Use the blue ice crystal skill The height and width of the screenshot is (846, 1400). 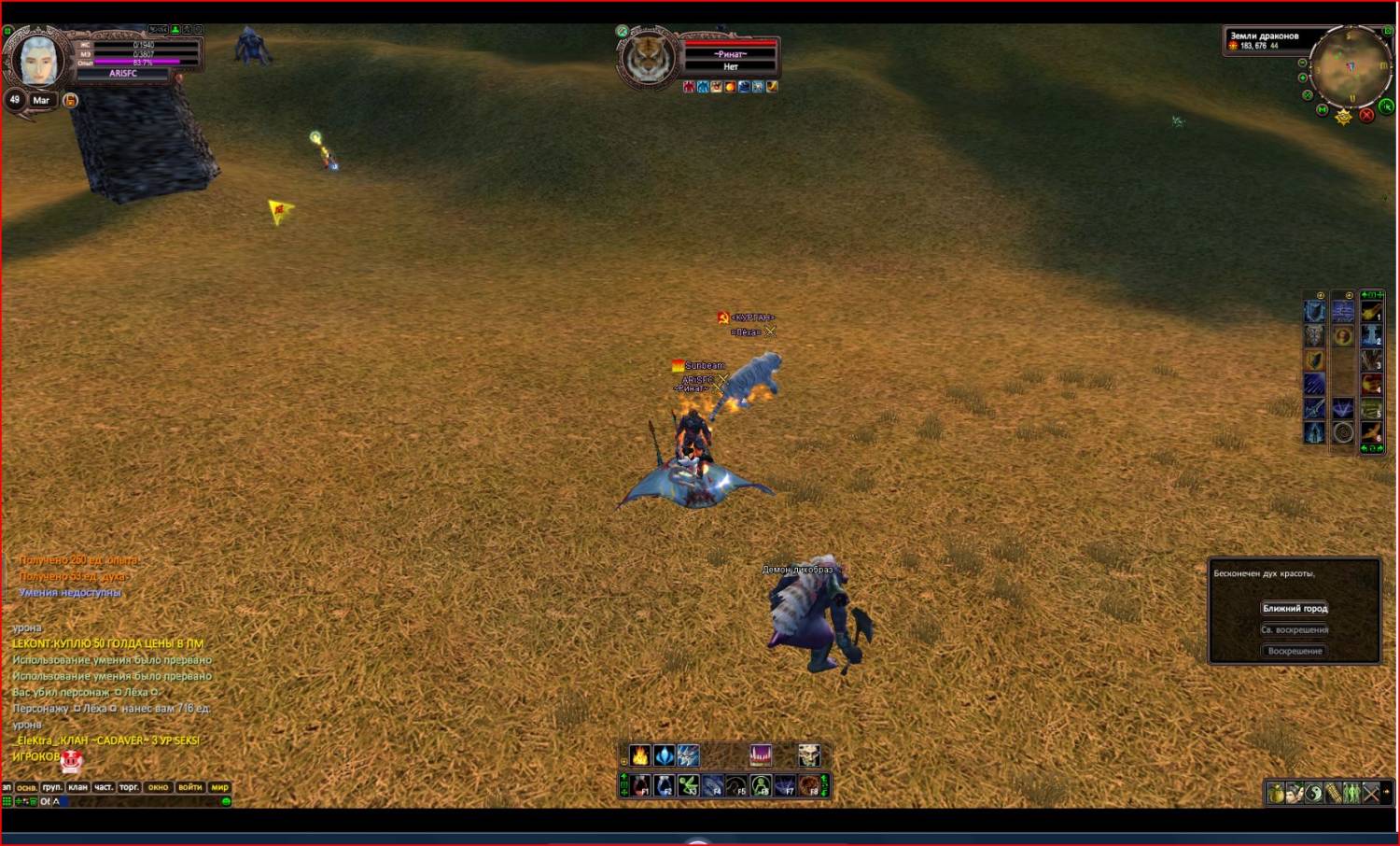coord(664,754)
